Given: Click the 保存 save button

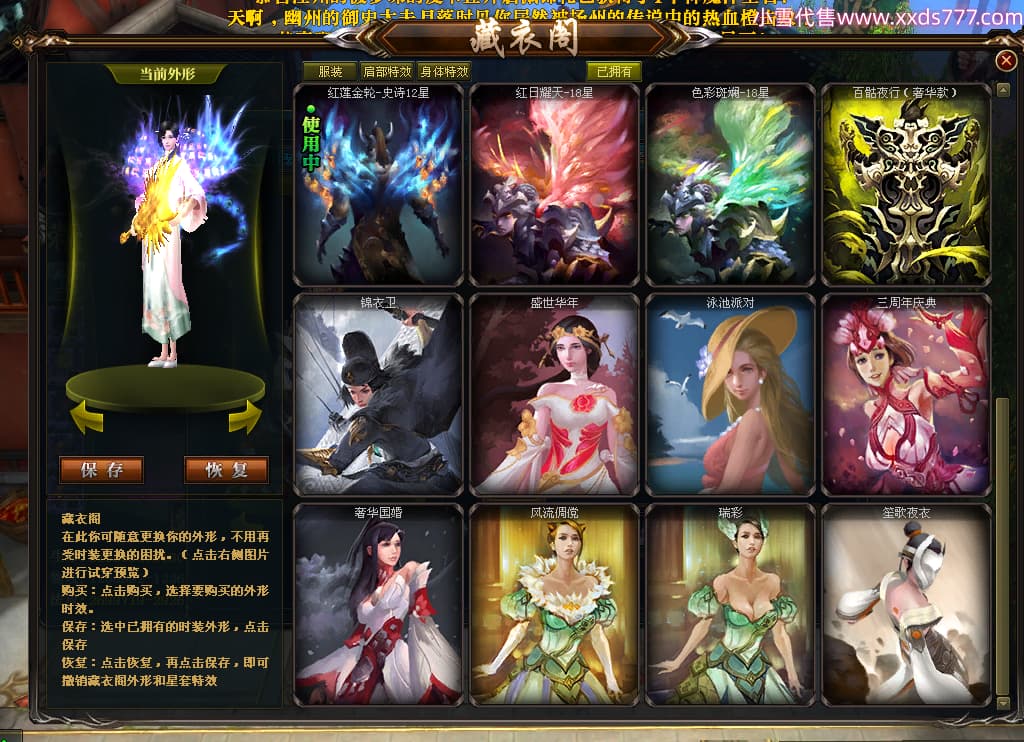Looking at the screenshot, I should [102, 470].
